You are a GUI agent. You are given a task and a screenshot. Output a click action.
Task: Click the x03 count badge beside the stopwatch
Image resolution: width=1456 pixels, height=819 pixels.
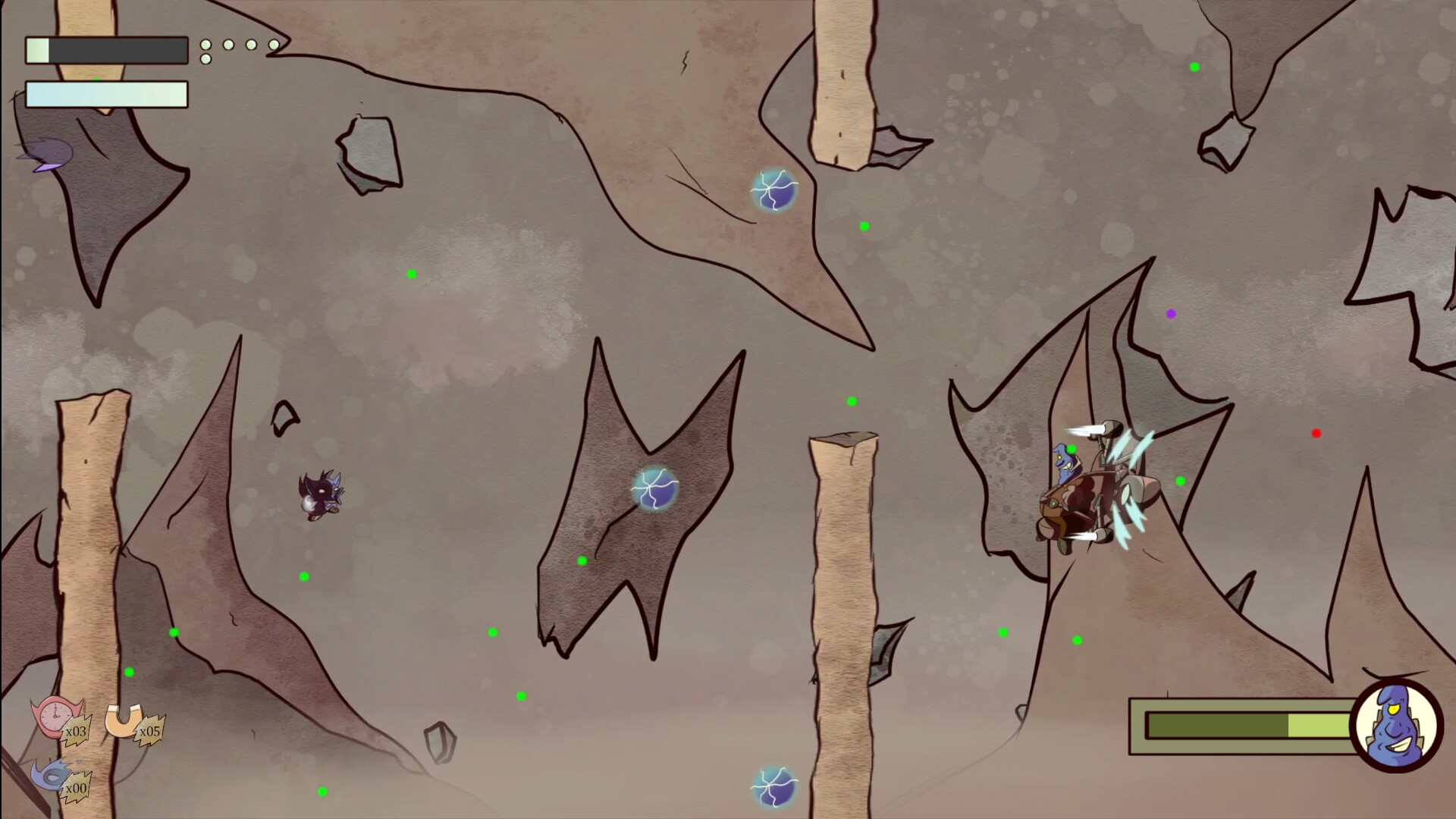pyautogui.click(x=76, y=733)
